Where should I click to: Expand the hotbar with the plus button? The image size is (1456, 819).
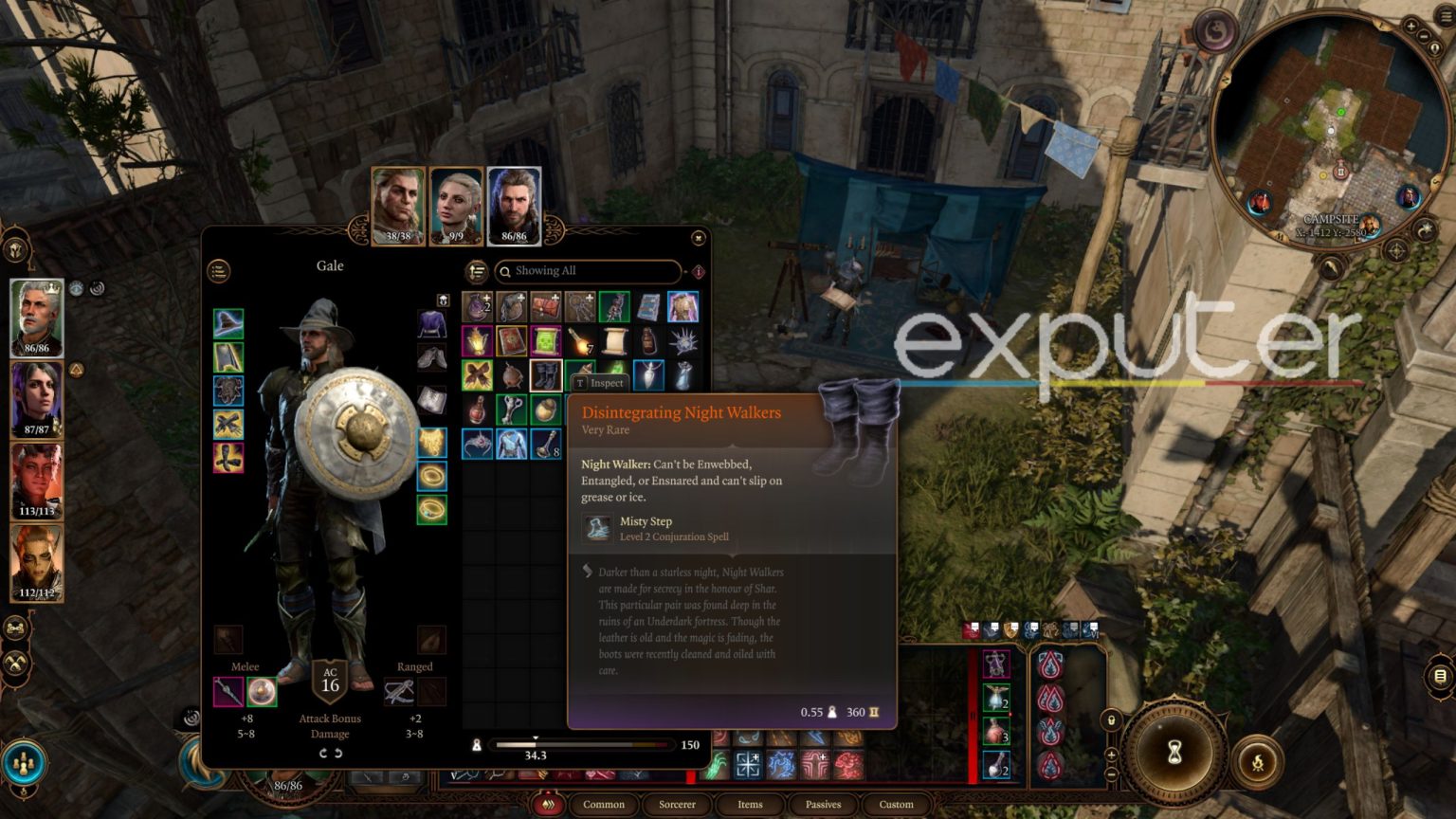(x=1111, y=755)
